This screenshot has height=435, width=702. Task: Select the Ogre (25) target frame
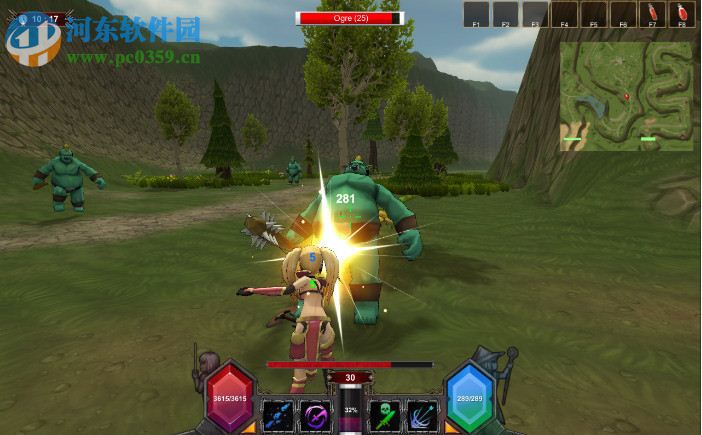point(350,17)
